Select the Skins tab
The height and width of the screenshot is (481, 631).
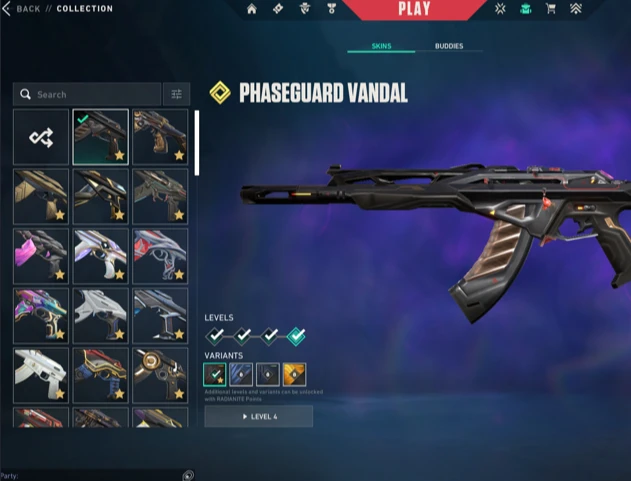pos(381,46)
